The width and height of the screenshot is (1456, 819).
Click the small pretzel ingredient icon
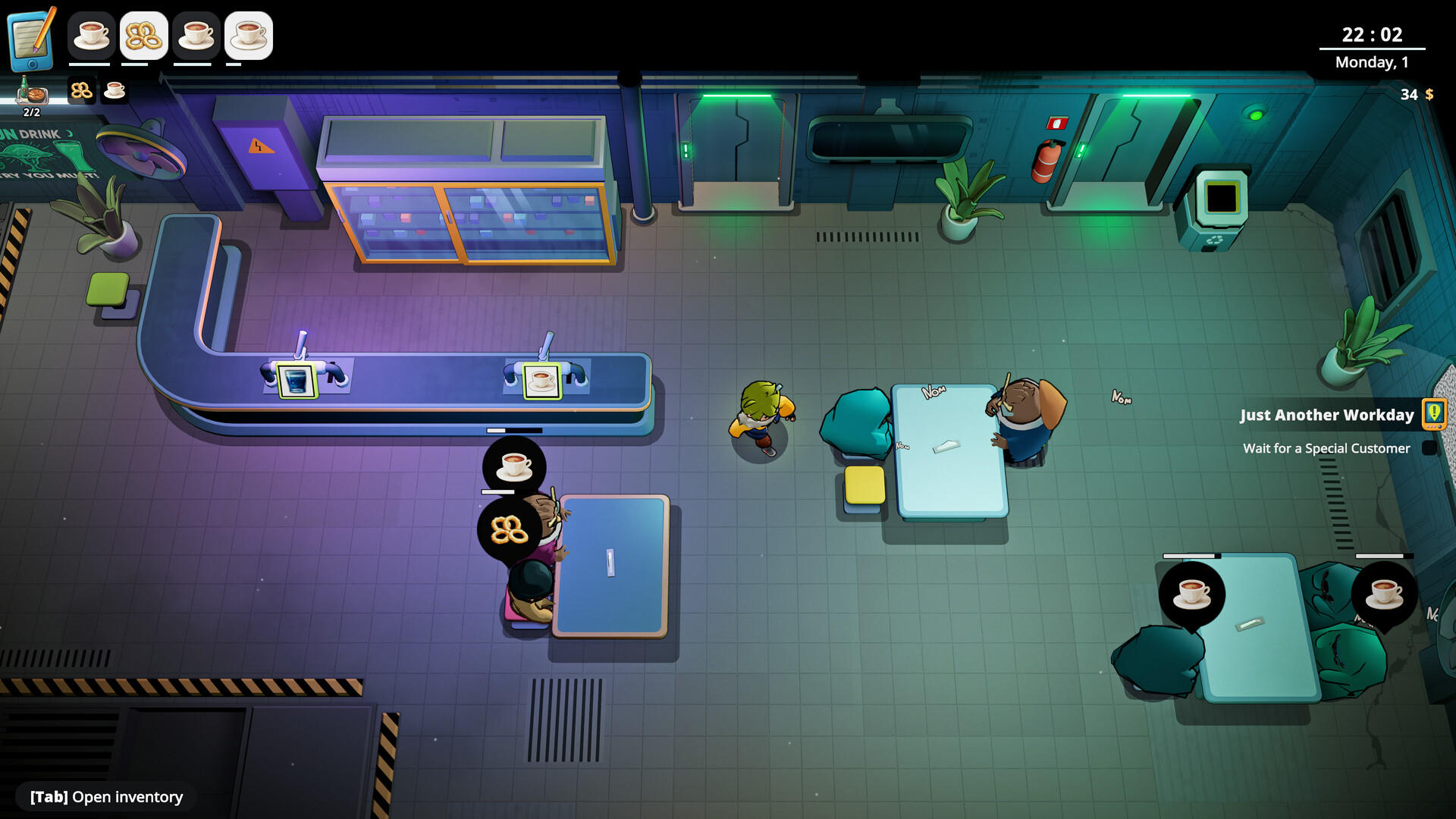click(x=81, y=91)
